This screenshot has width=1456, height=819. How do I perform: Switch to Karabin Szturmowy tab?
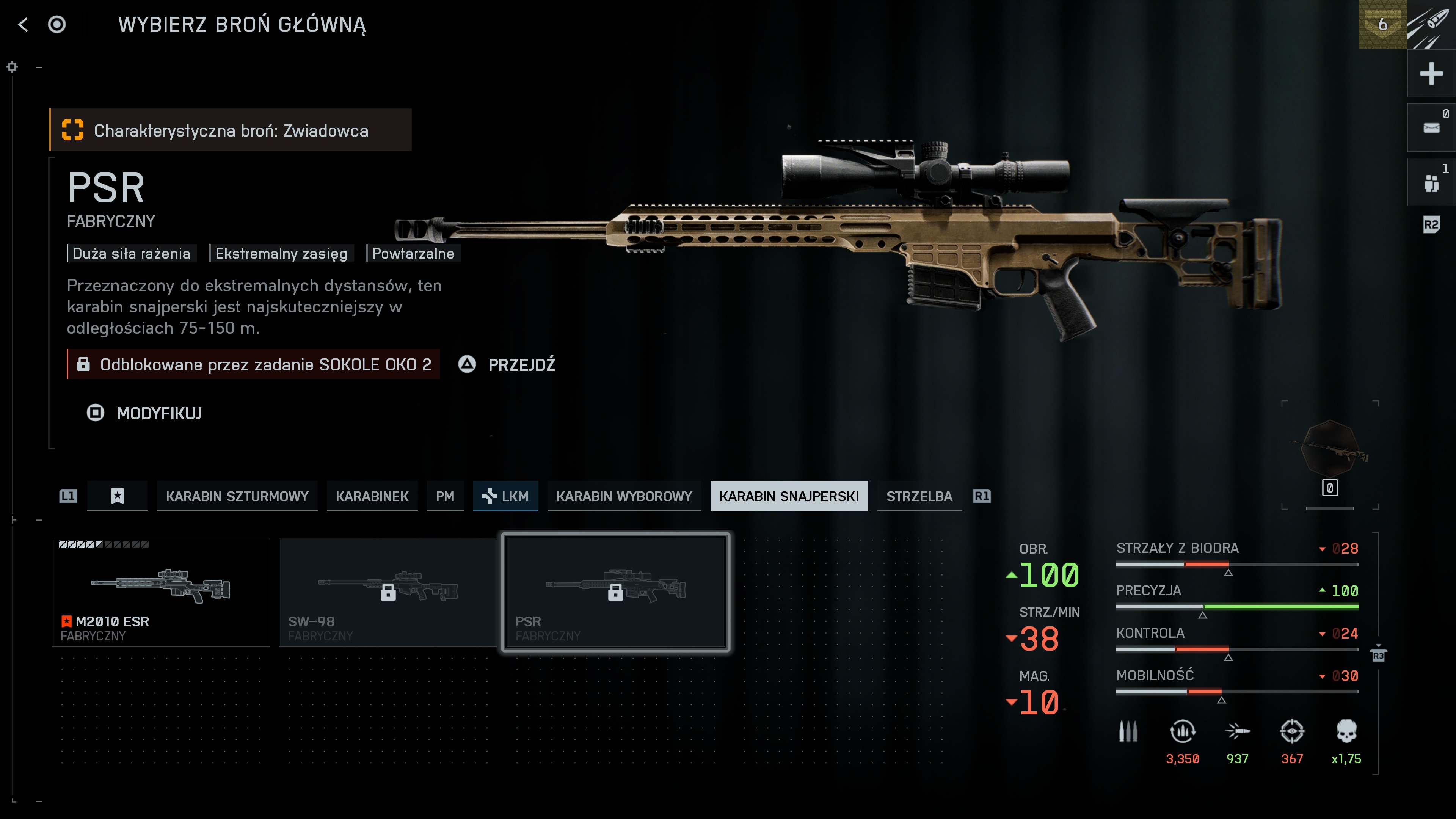pyautogui.click(x=237, y=496)
